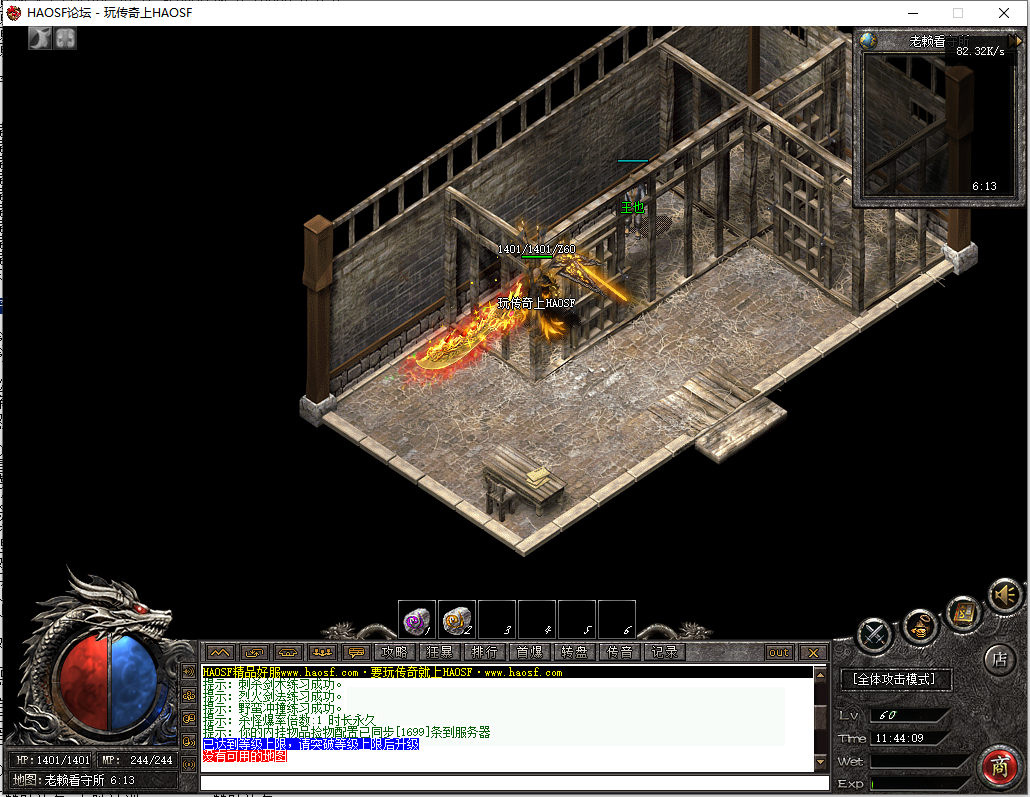Open the crossed swords icon

[x=875, y=634]
